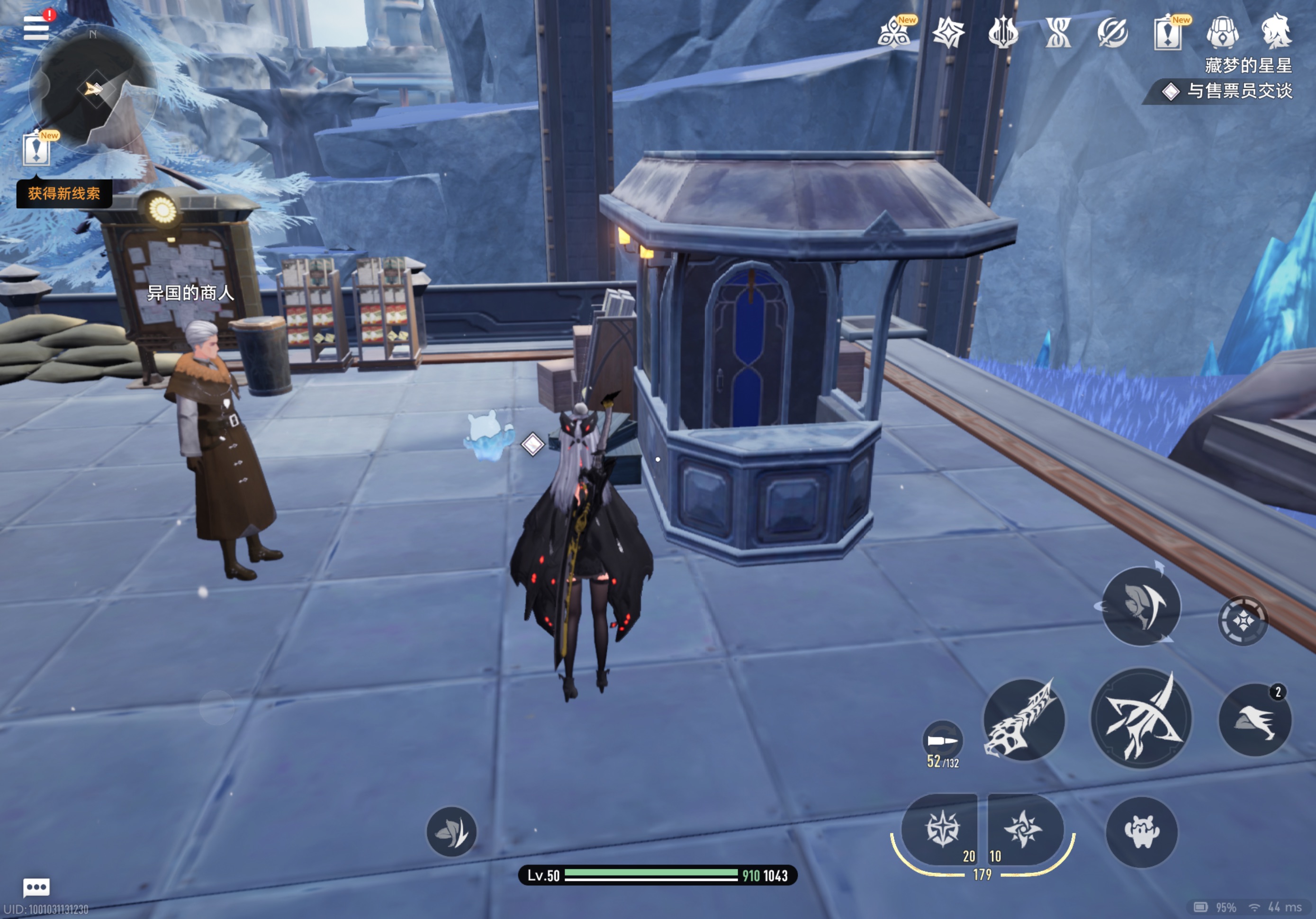Summon the small creature pet button
1316x919 pixels.
[1141, 832]
